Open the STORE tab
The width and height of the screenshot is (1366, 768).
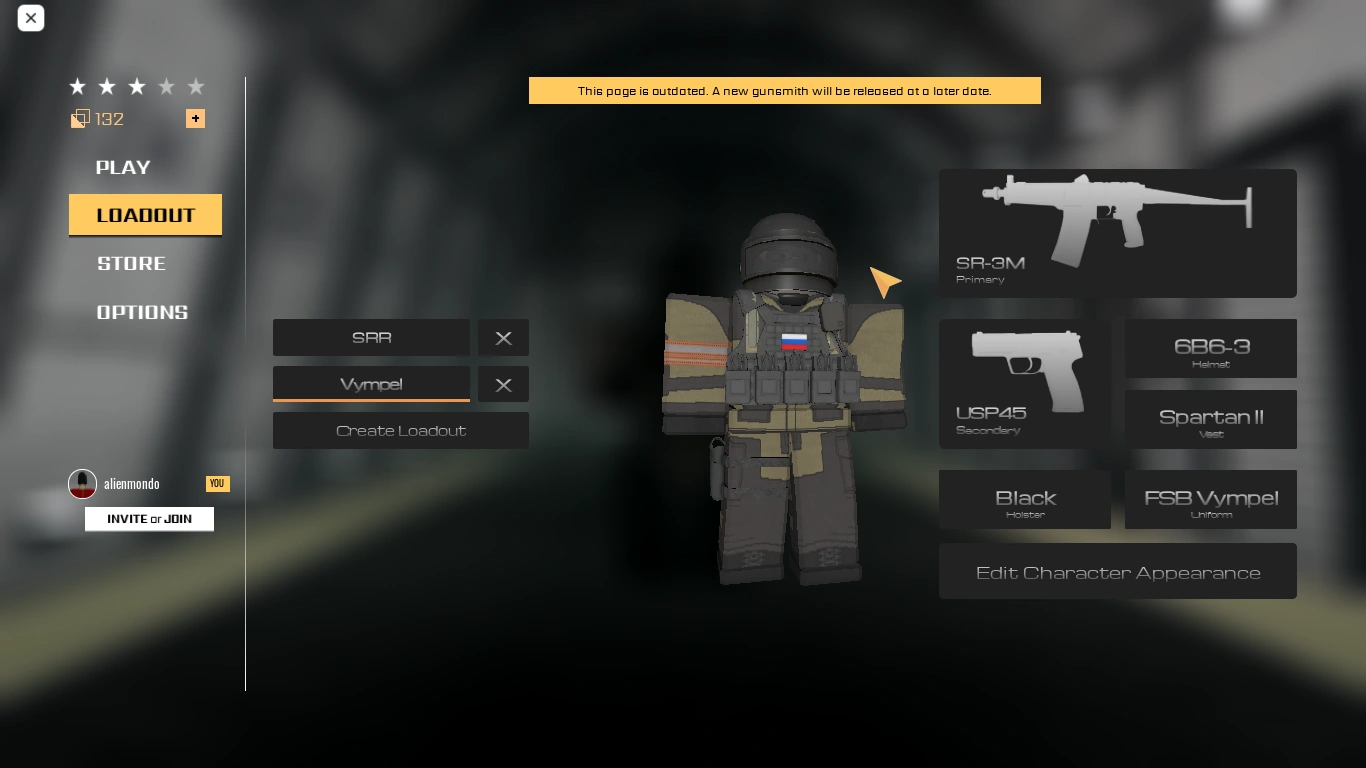(131, 263)
